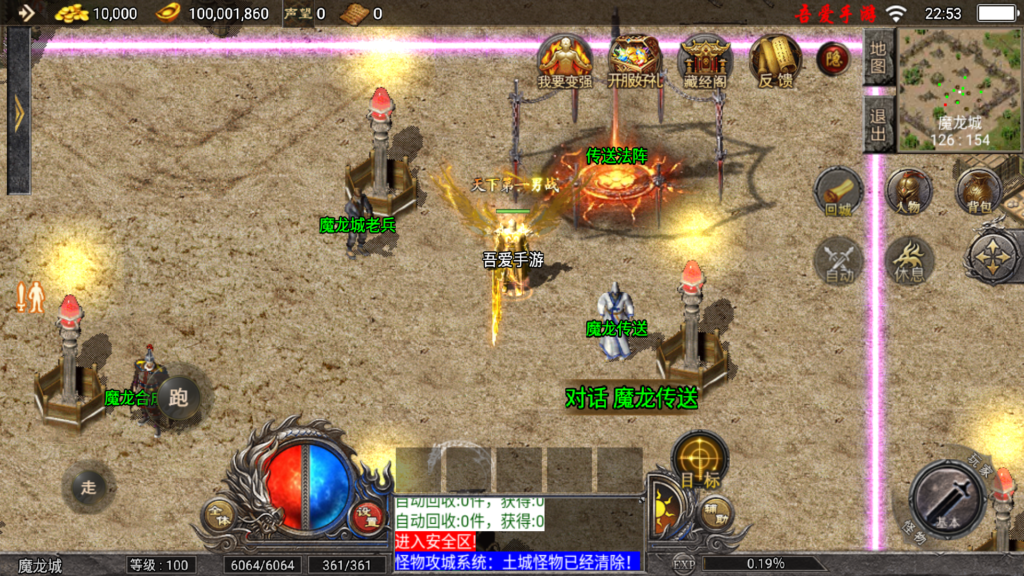The image size is (1024, 576).
Task: Toggle 自动 auto-combat mode
Action: [x=838, y=262]
